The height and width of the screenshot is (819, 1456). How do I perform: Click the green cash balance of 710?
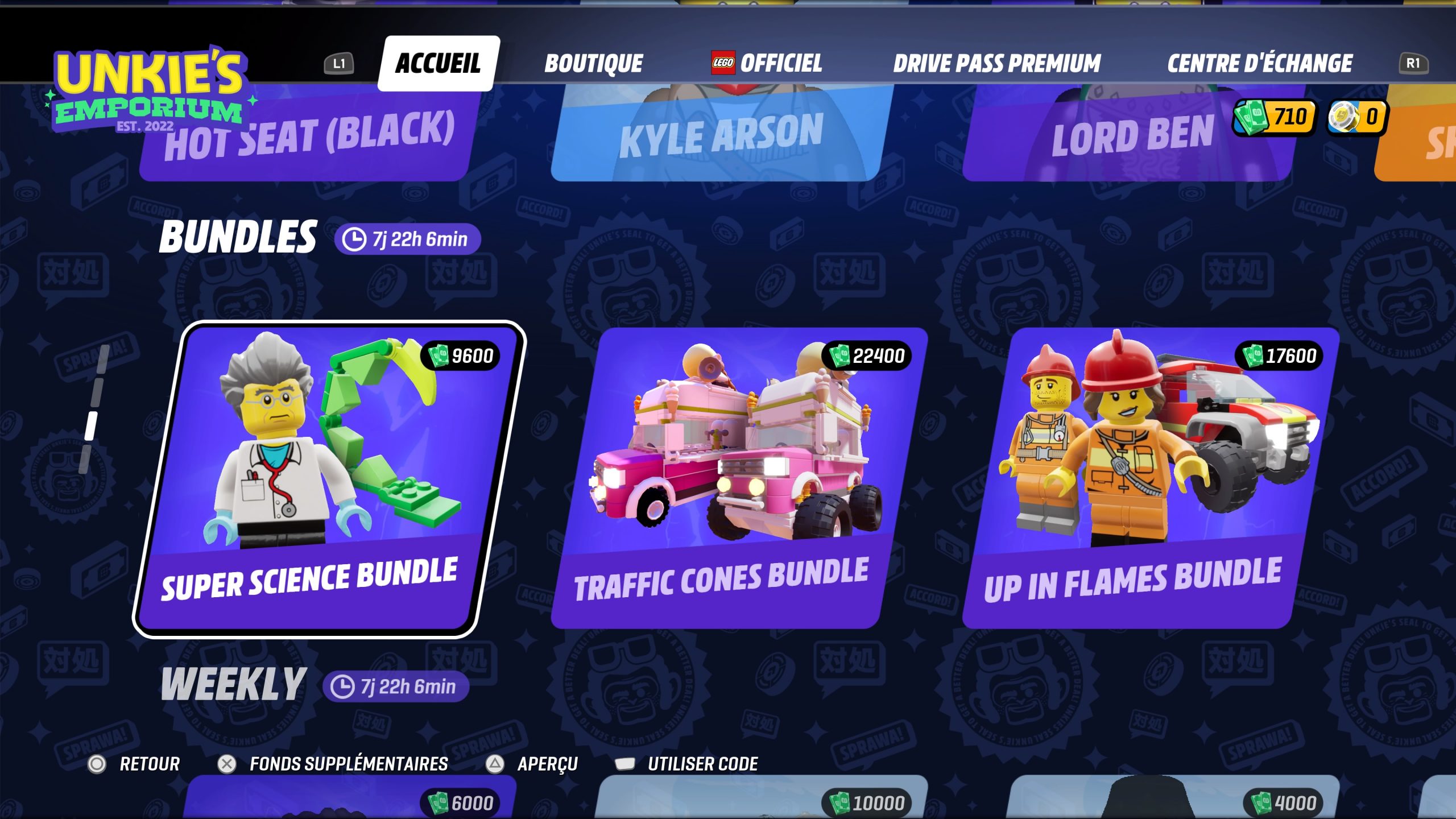click(1274, 117)
